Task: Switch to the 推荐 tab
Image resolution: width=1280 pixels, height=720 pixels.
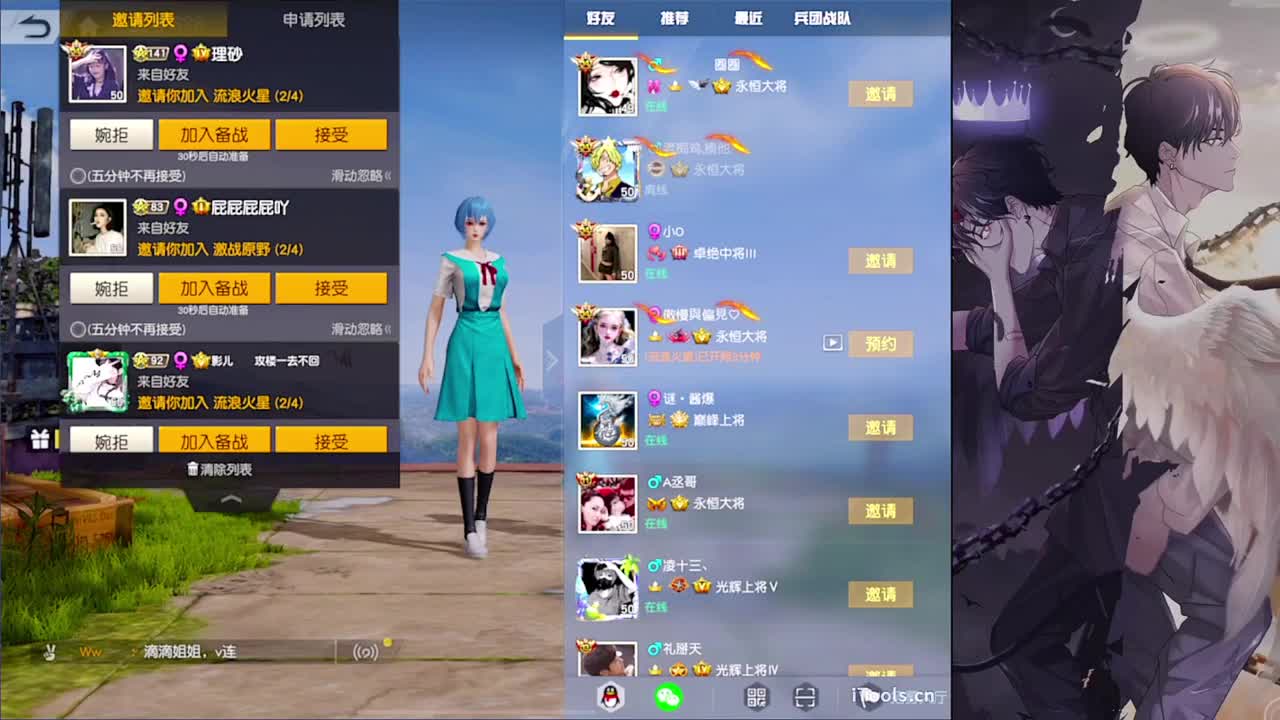Action: coord(673,18)
